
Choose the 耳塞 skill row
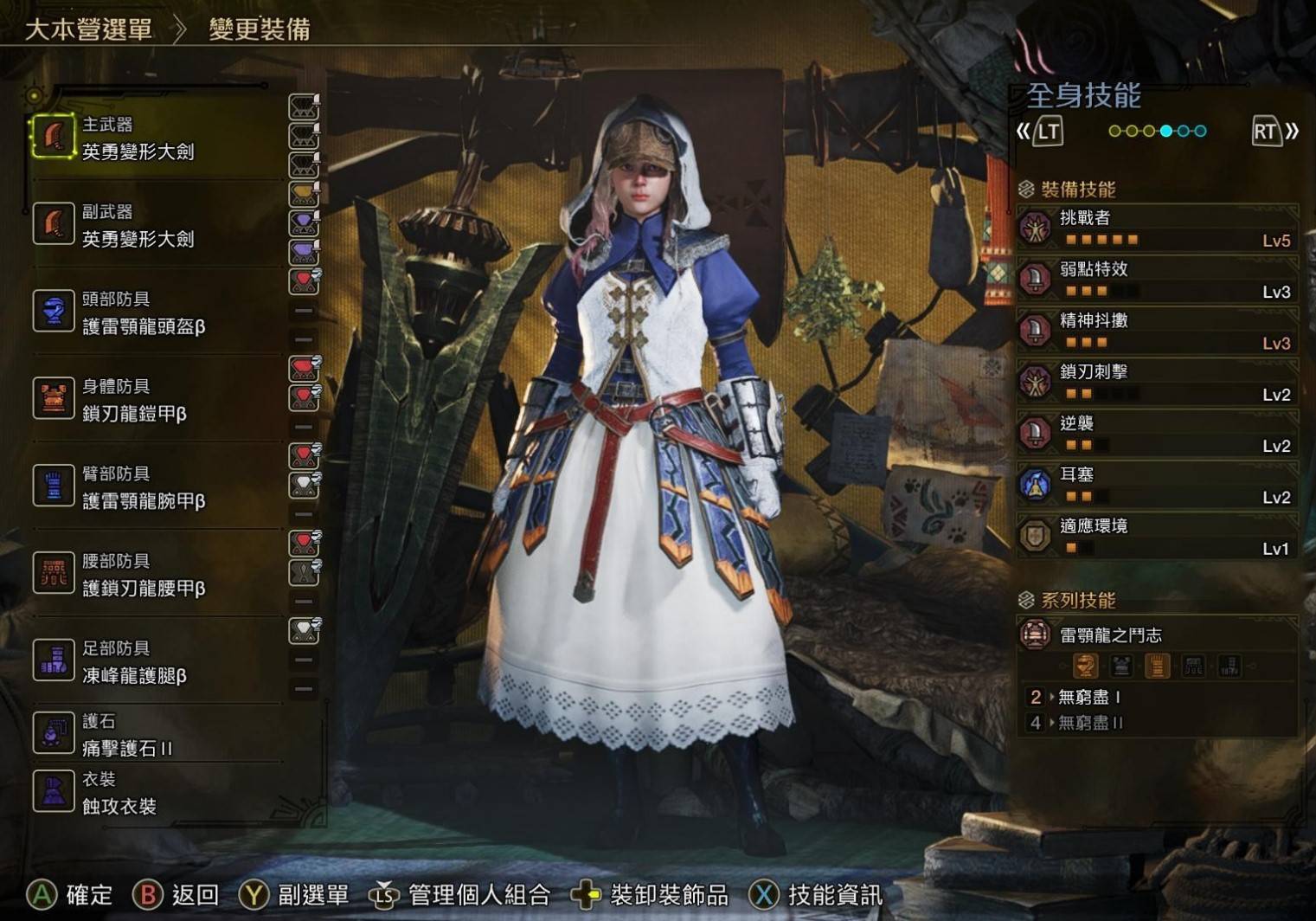[x=1157, y=485]
